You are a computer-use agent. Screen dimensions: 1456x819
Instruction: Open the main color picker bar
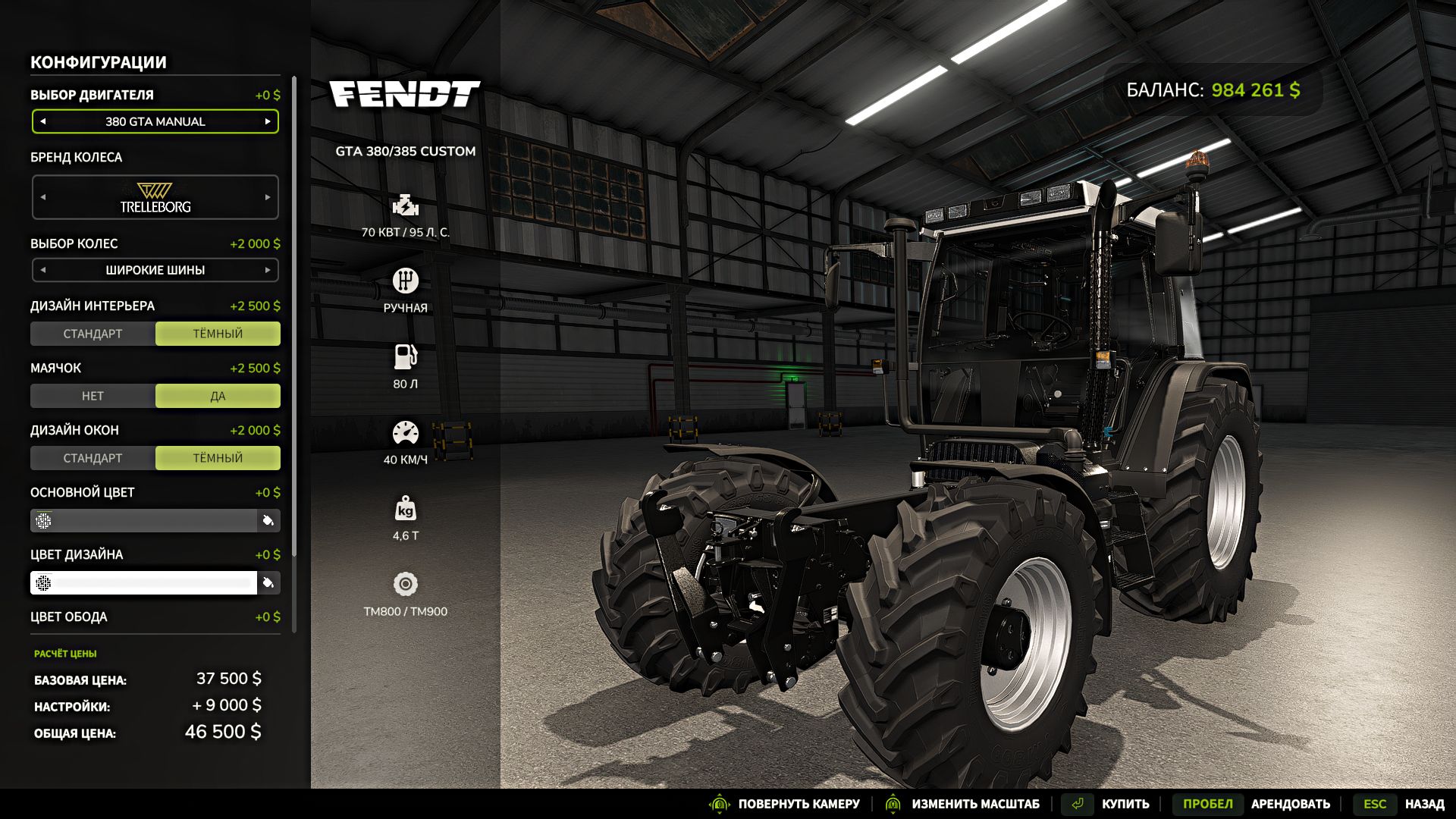click(x=144, y=521)
